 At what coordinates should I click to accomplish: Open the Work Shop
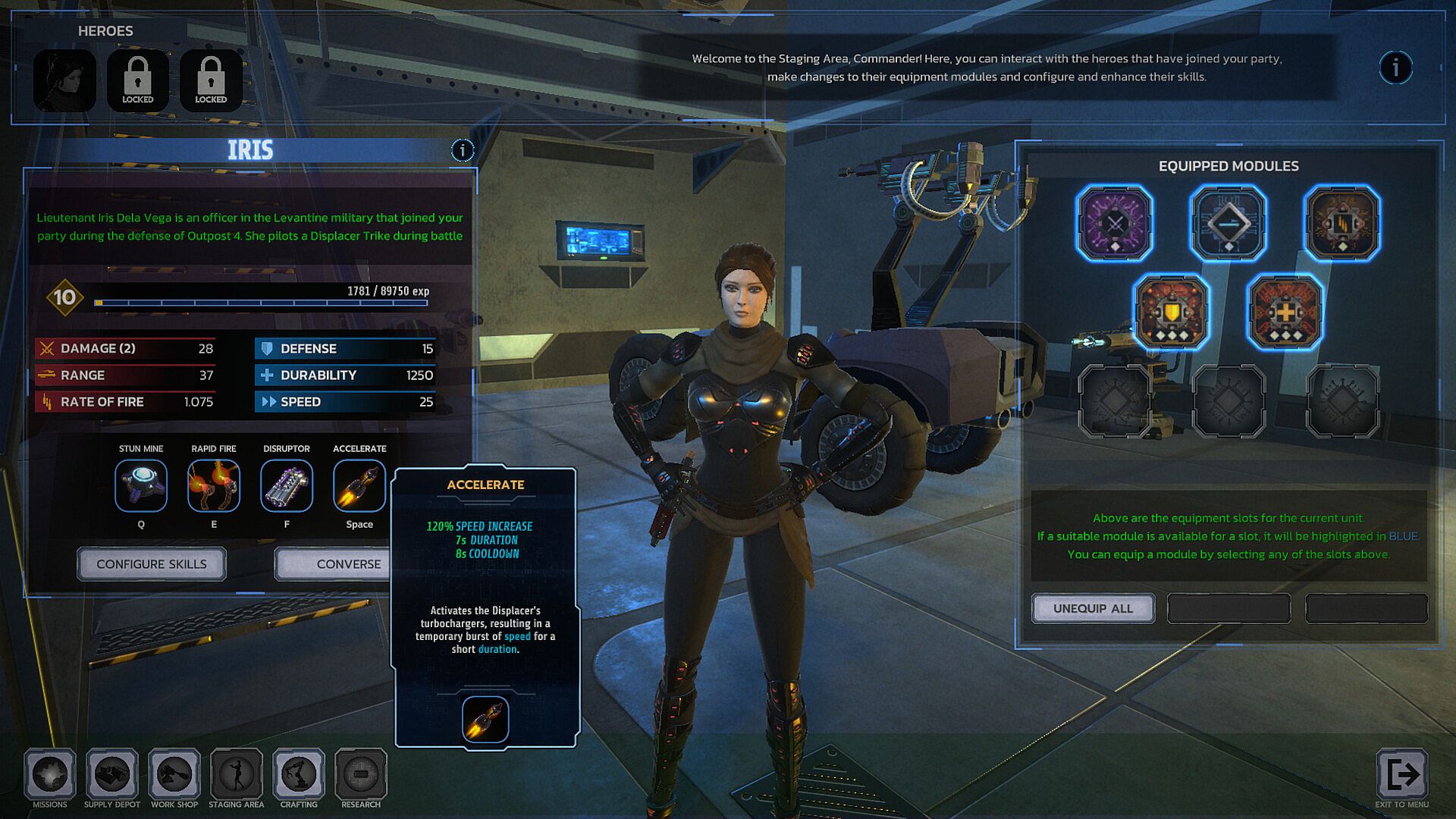[x=174, y=775]
